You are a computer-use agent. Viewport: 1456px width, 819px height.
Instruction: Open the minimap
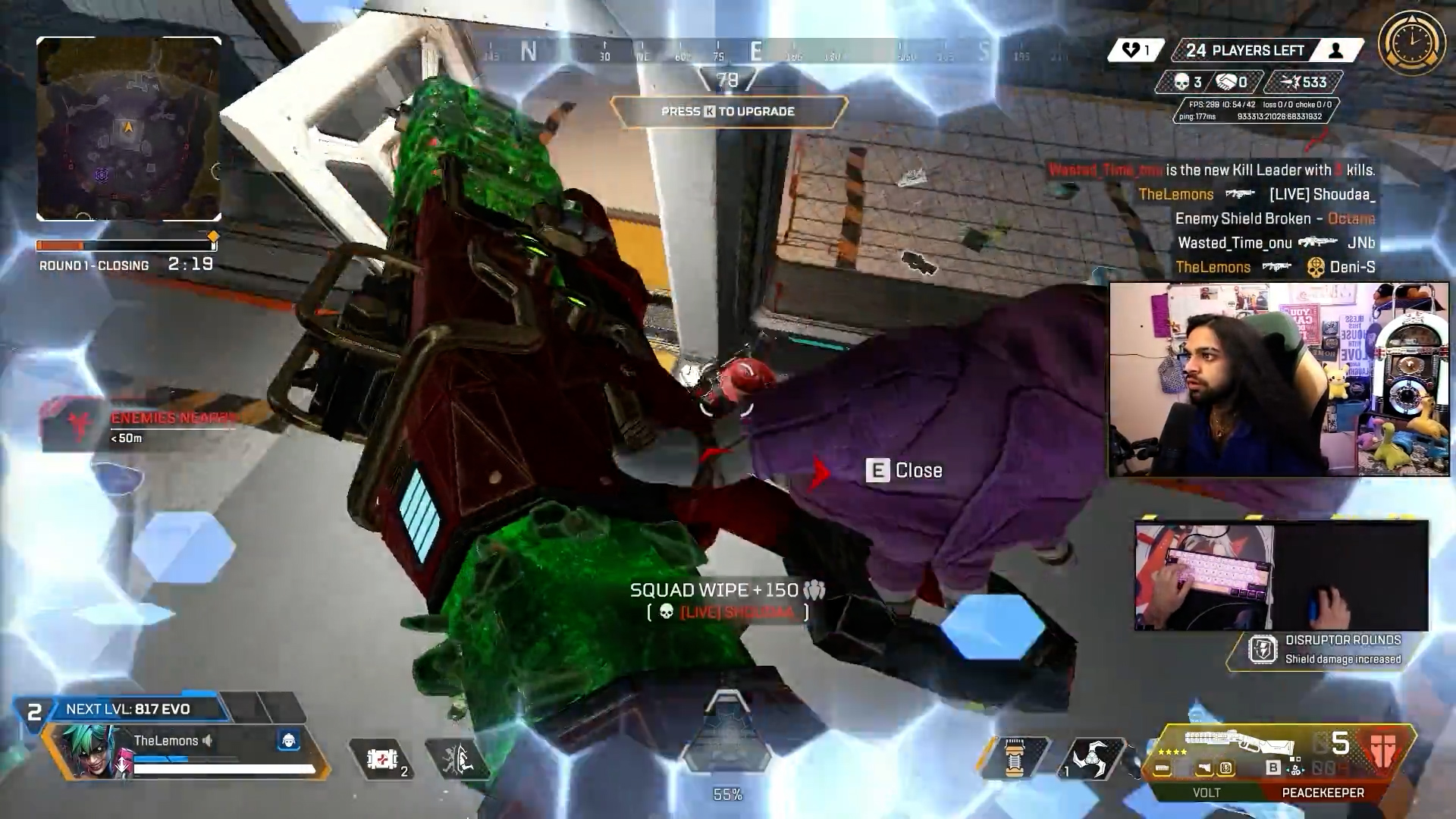pos(129,129)
